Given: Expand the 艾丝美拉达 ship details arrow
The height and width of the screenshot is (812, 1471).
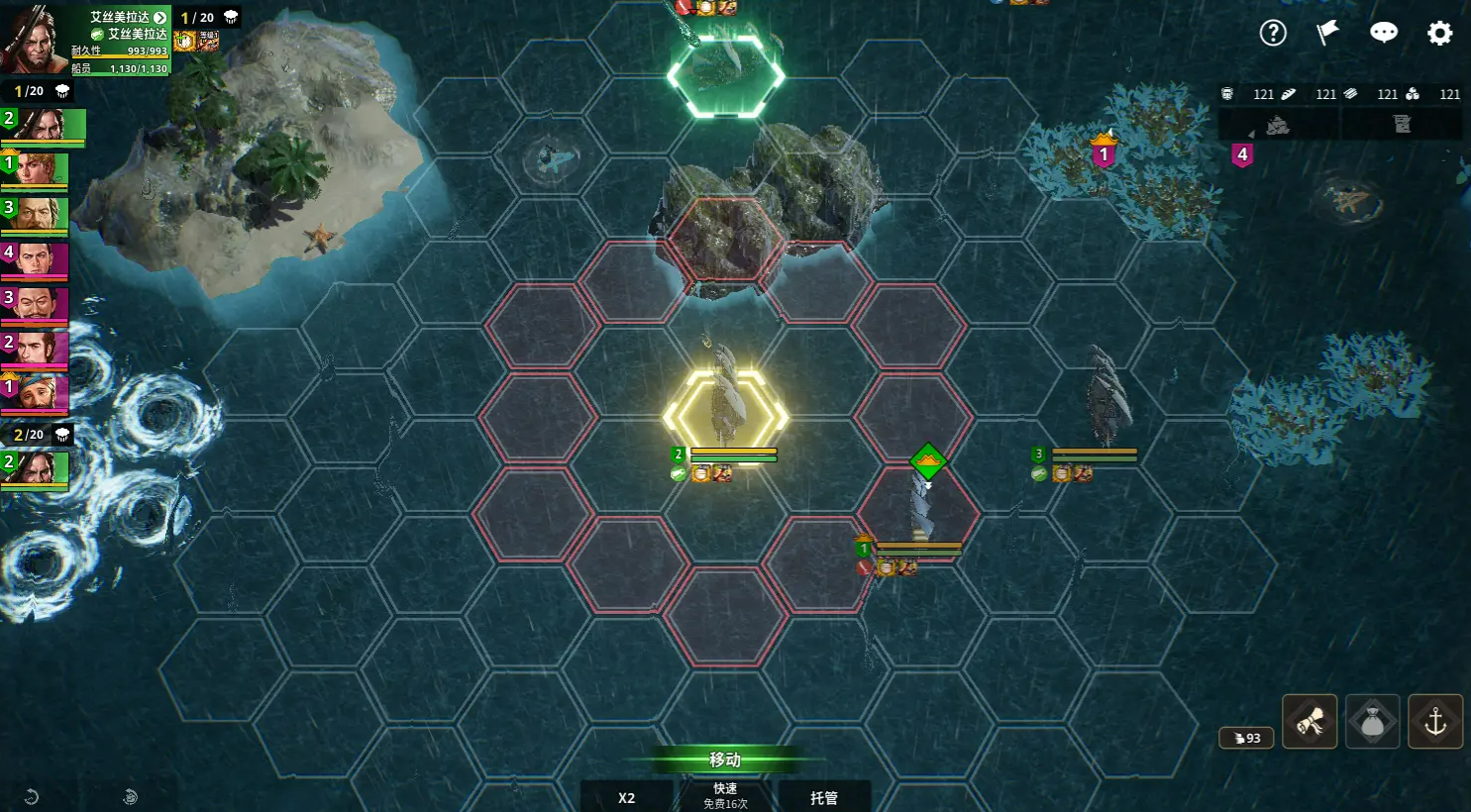Looking at the screenshot, I should click(160, 18).
